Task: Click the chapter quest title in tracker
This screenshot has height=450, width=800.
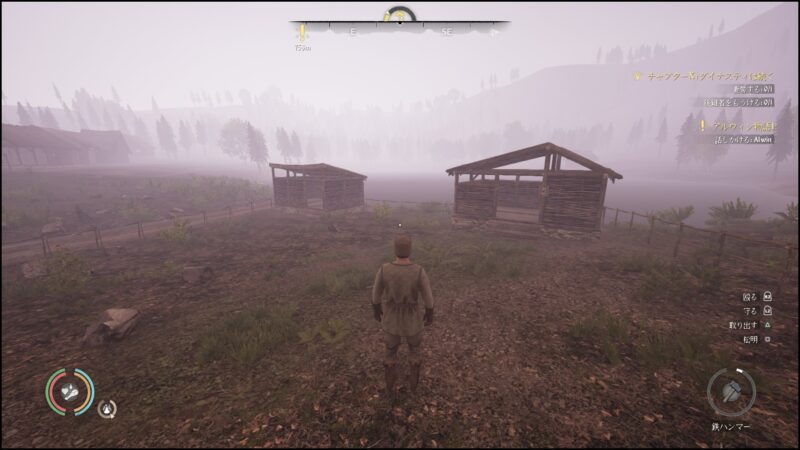Action: [707, 74]
